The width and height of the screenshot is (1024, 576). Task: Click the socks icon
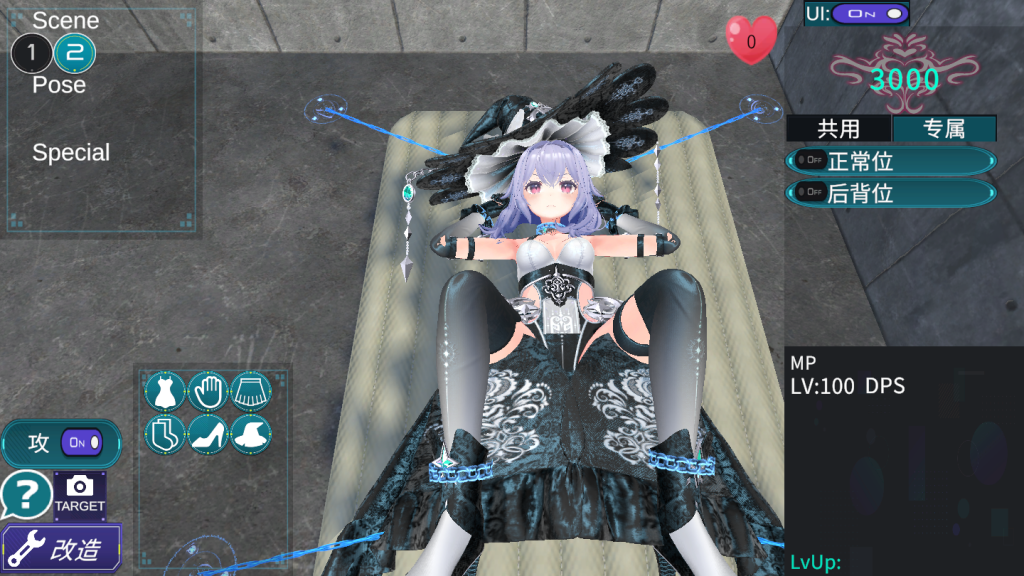(165, 434)
